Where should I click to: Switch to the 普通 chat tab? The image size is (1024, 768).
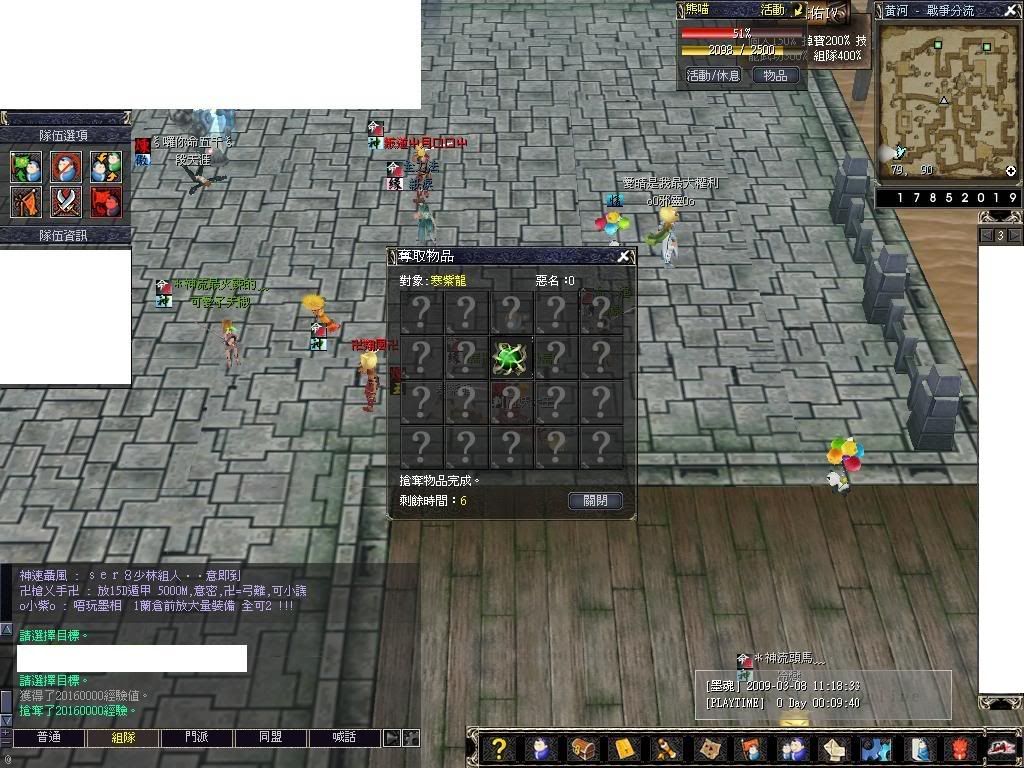pyautogui.click(x=48, y=737)
